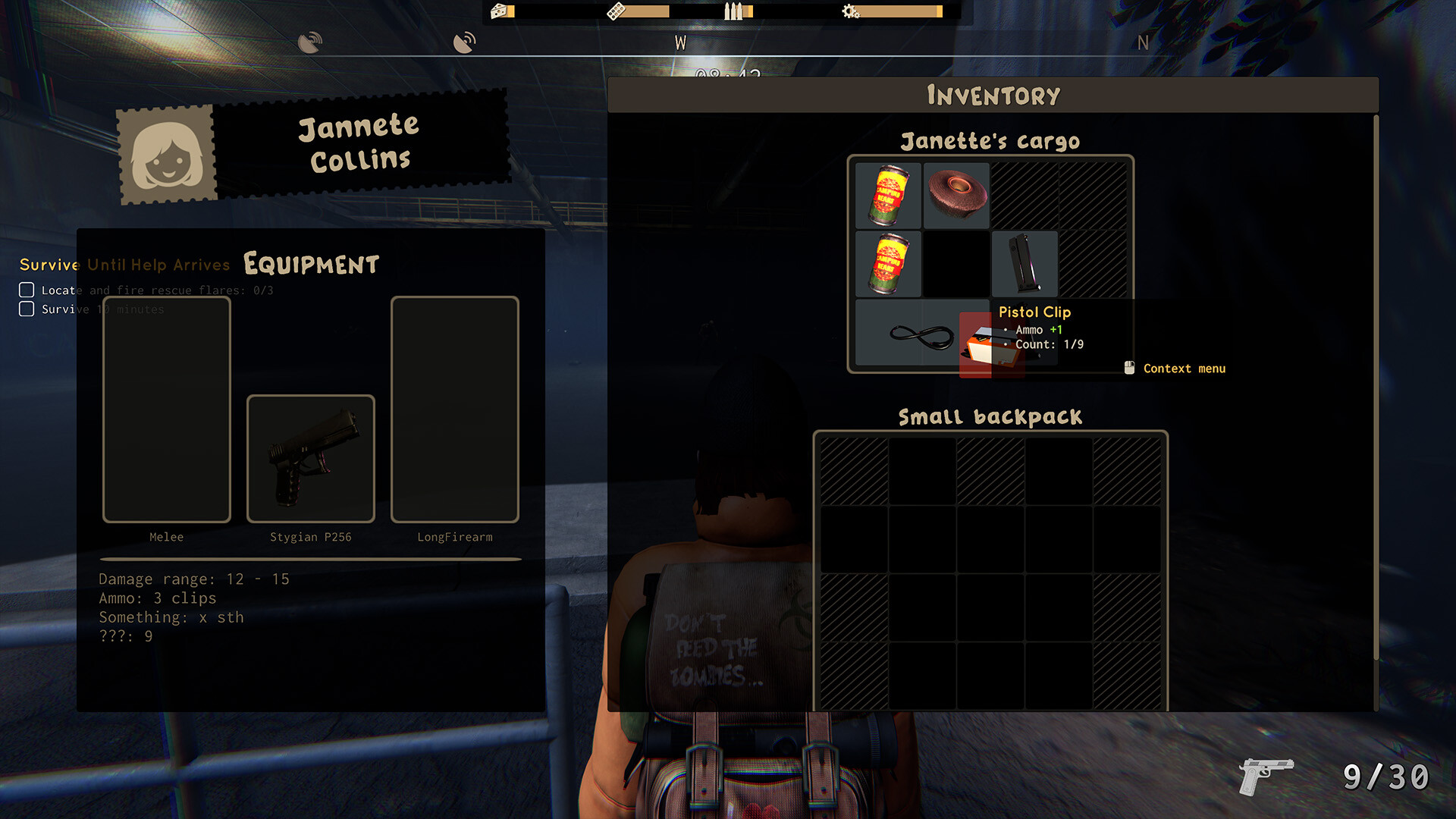Select the Stygian P256 pistol slot
The width and height of the screenshot is (1456, 819).
pos(310,459)
